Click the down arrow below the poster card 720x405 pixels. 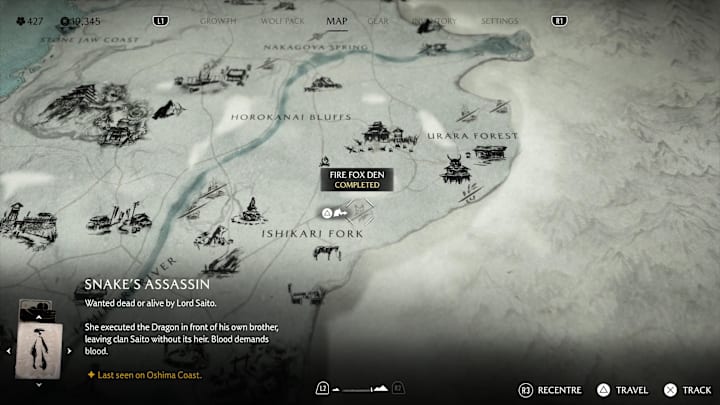(40, 384)
